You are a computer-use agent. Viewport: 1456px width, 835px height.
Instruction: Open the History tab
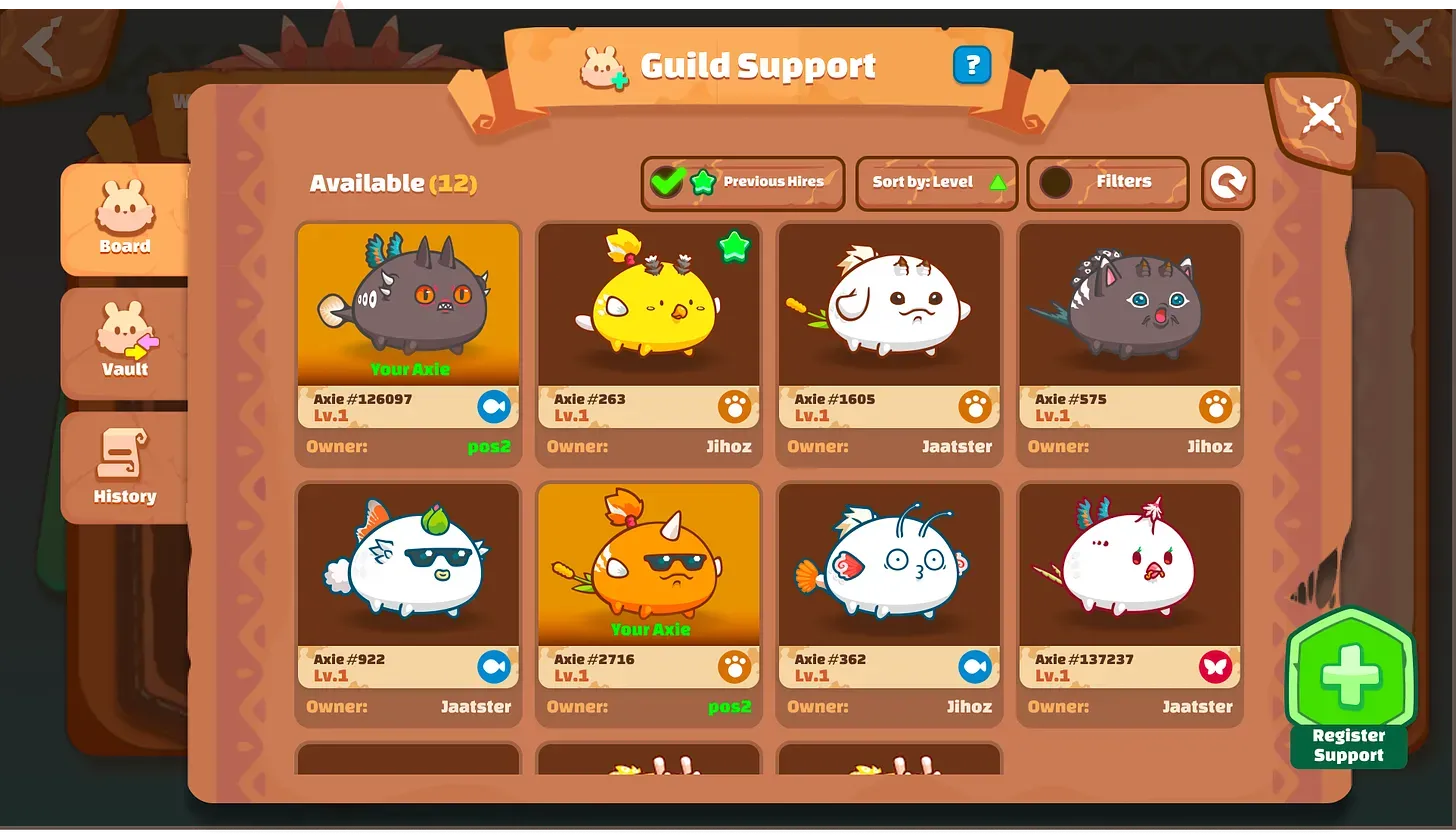124,470
